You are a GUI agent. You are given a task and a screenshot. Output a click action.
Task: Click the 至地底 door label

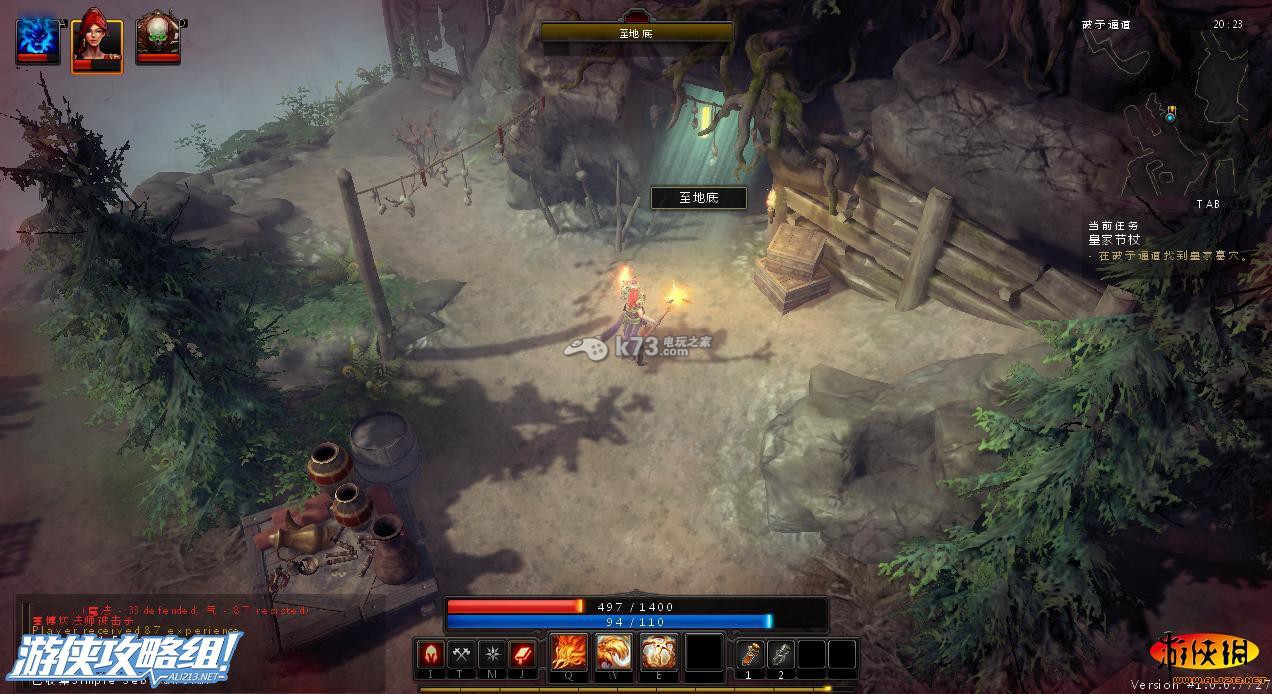pyautogui.click(x=699, y=198)
